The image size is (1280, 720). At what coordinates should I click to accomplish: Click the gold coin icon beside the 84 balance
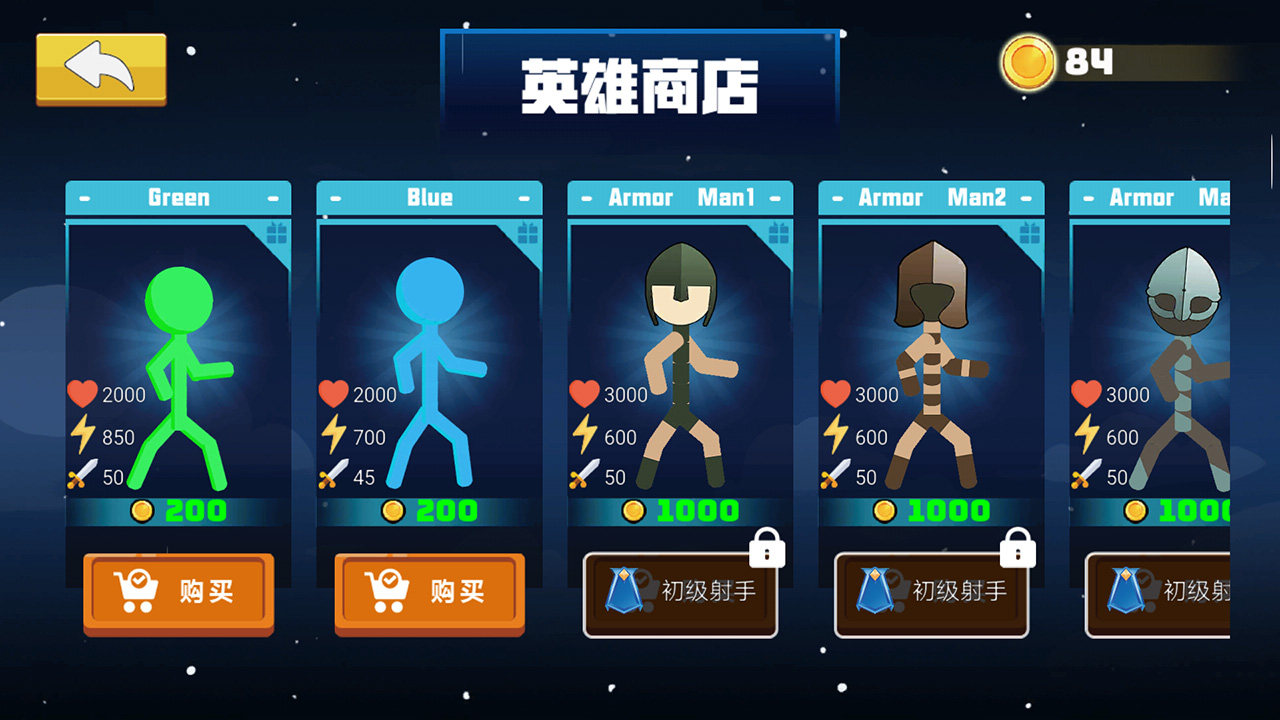[1026, 63]
